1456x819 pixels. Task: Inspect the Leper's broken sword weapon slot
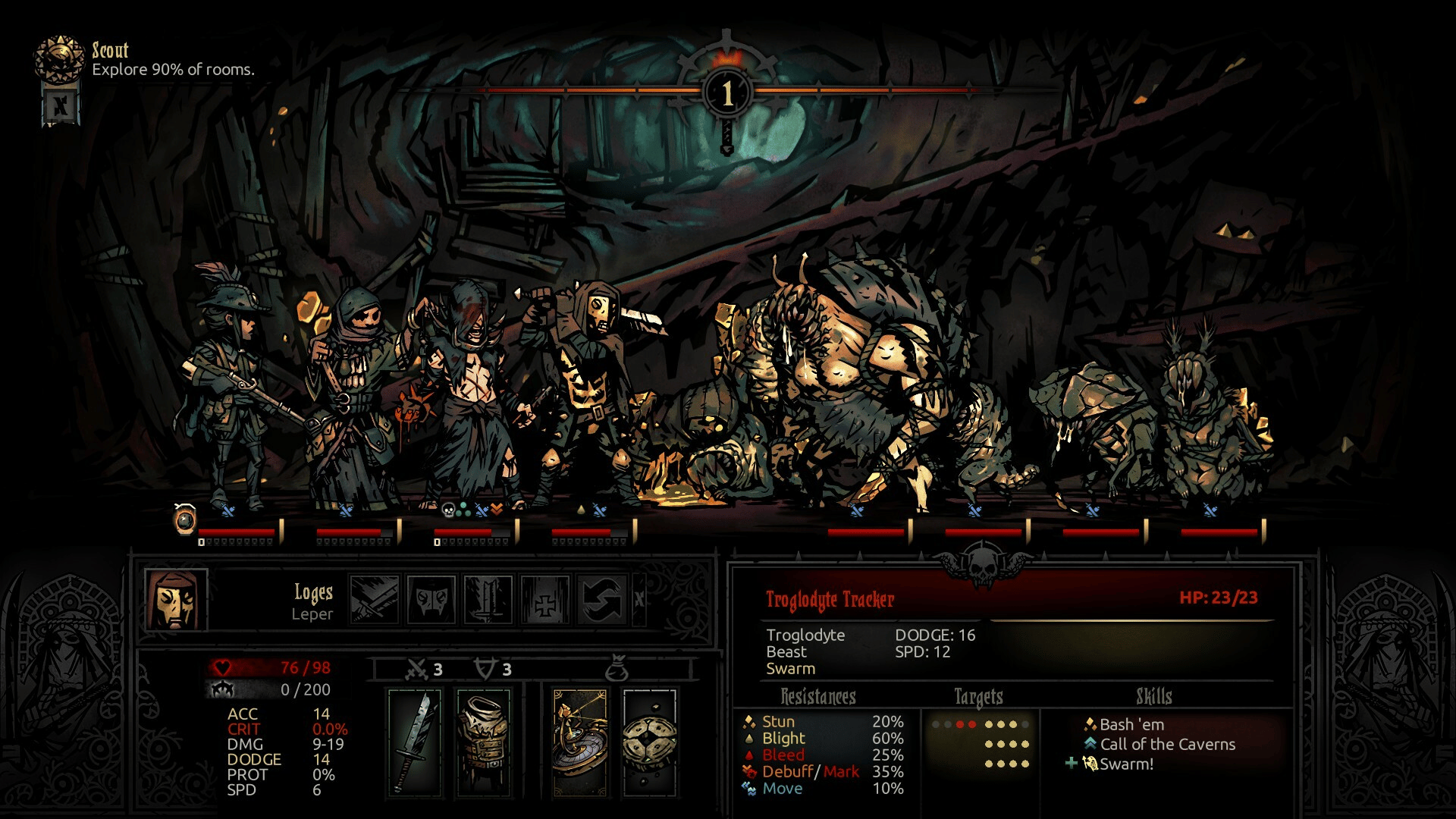coord(414,742)
